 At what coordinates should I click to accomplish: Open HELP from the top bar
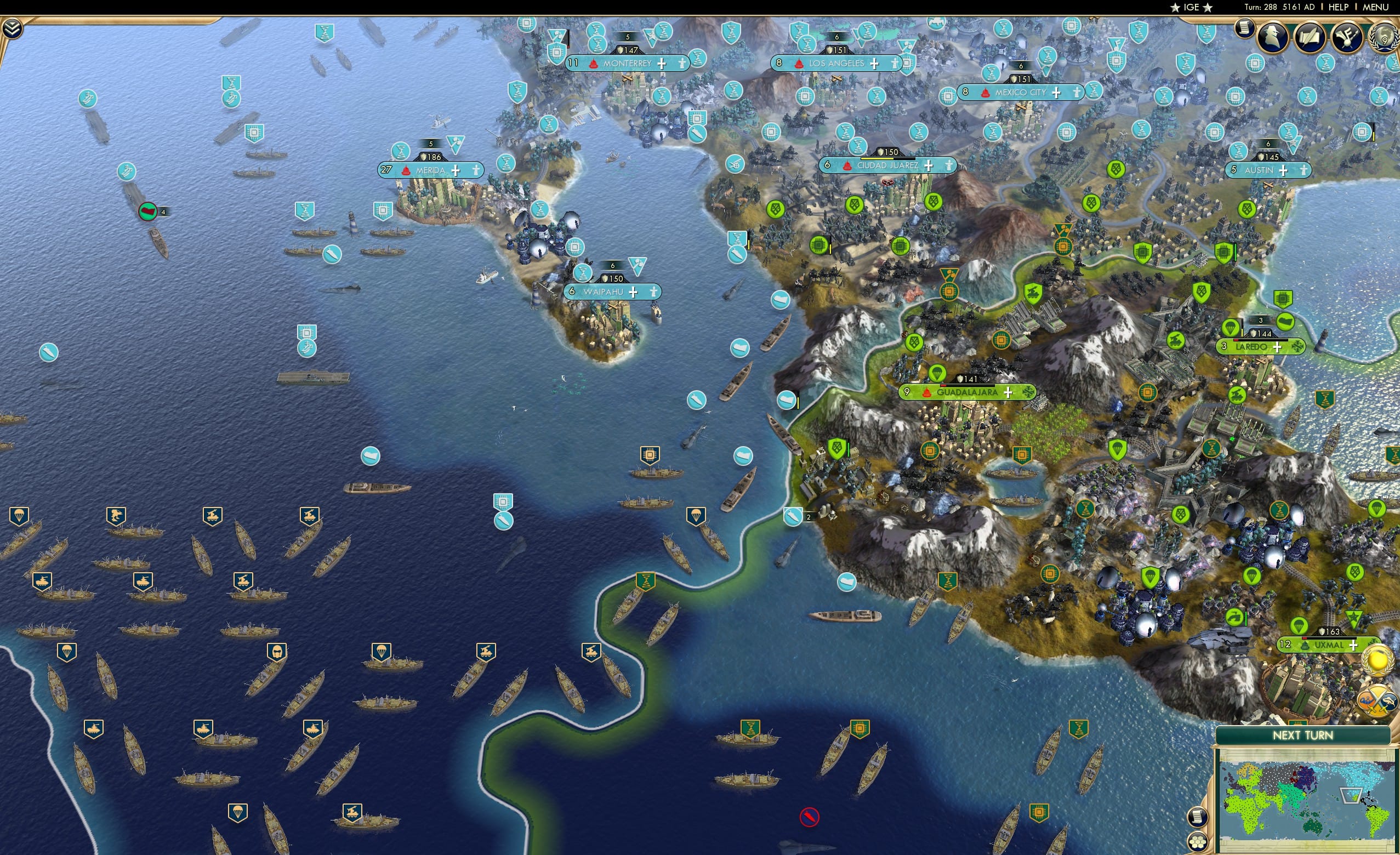pos(1339,7)
